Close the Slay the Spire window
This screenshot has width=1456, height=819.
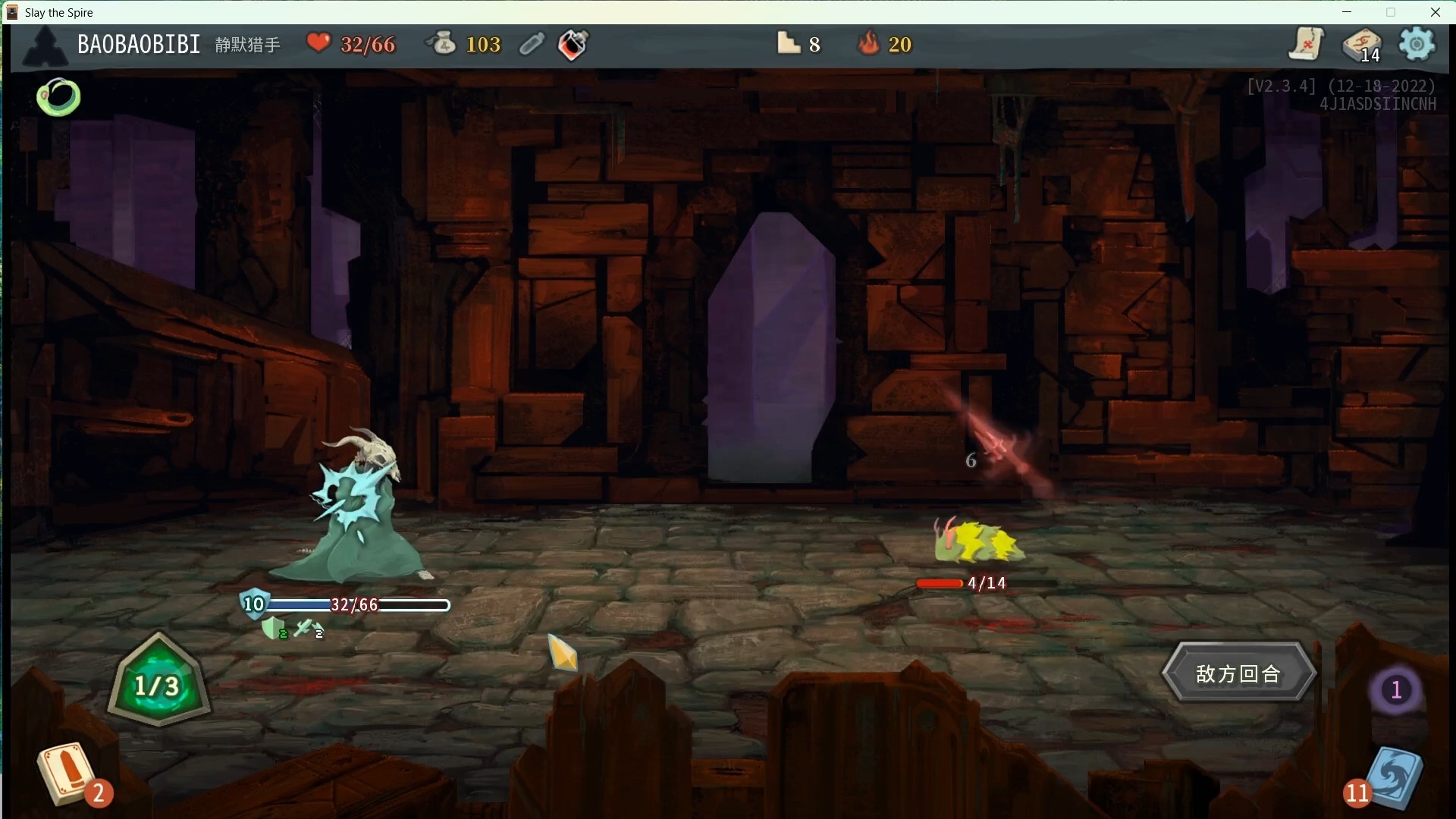tap(1435, 12)
